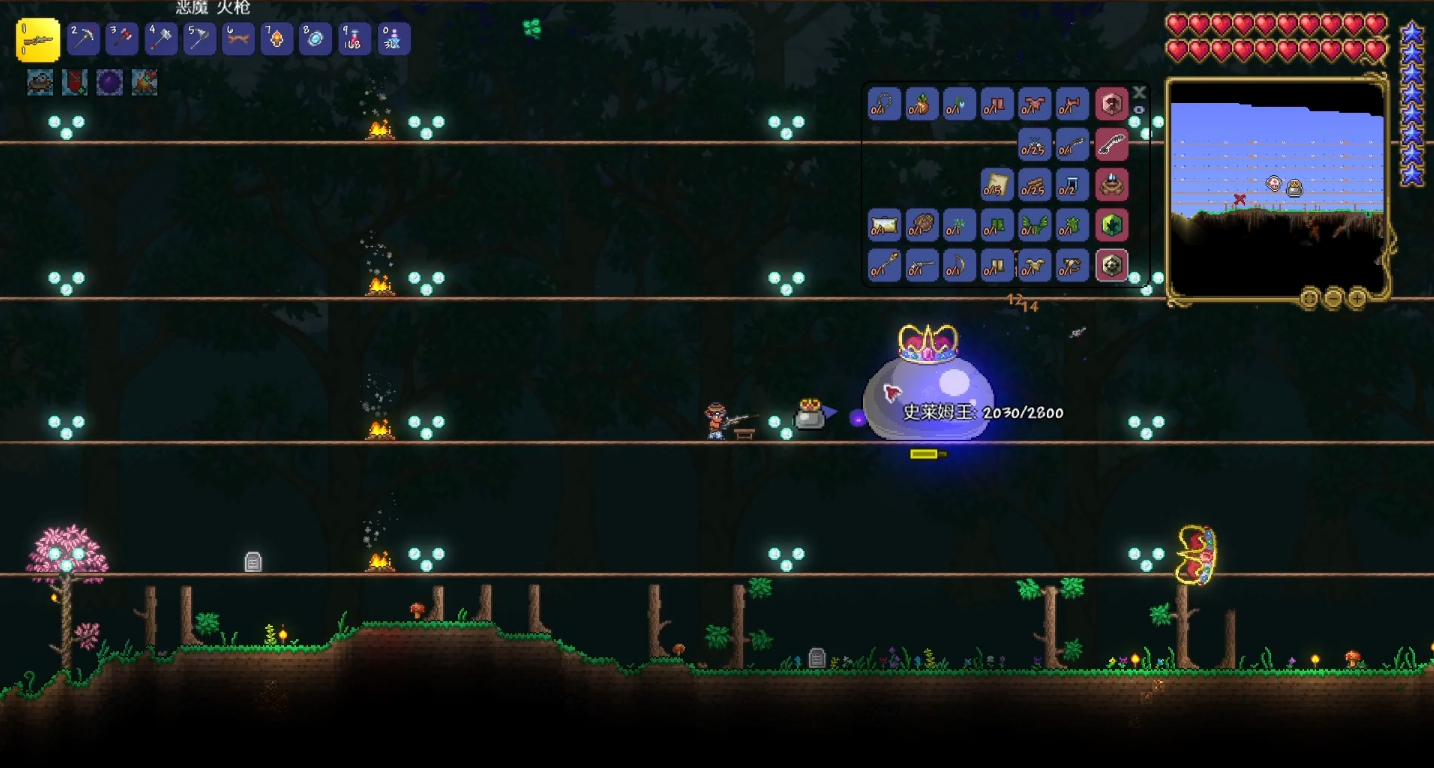This screenshot has width=1434, height=768.
Task: Select the green leaf cube recipe result
Action: tap(1112, 225)
